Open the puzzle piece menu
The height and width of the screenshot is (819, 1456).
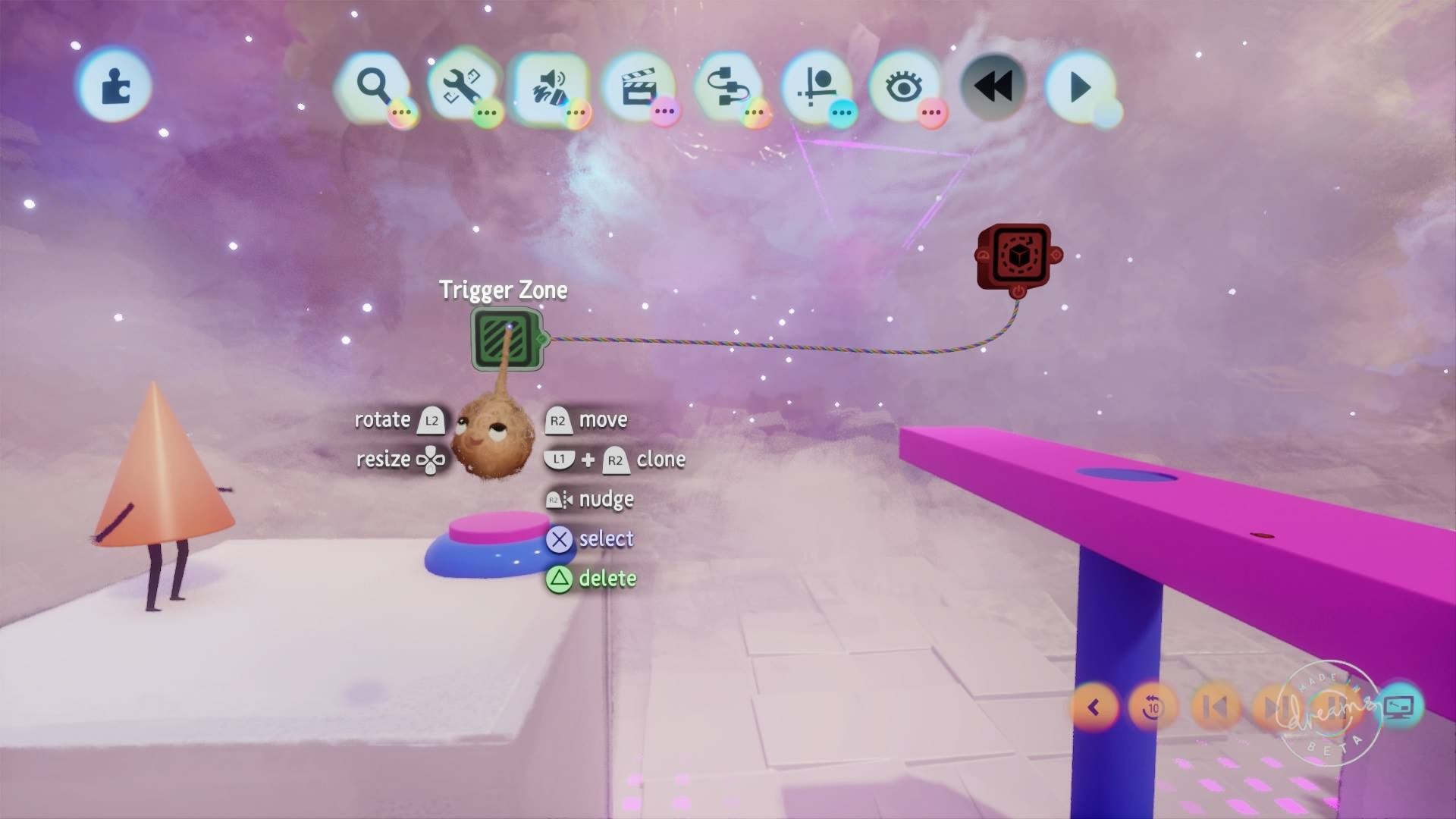pyautogui.click(x=115, y=85)
